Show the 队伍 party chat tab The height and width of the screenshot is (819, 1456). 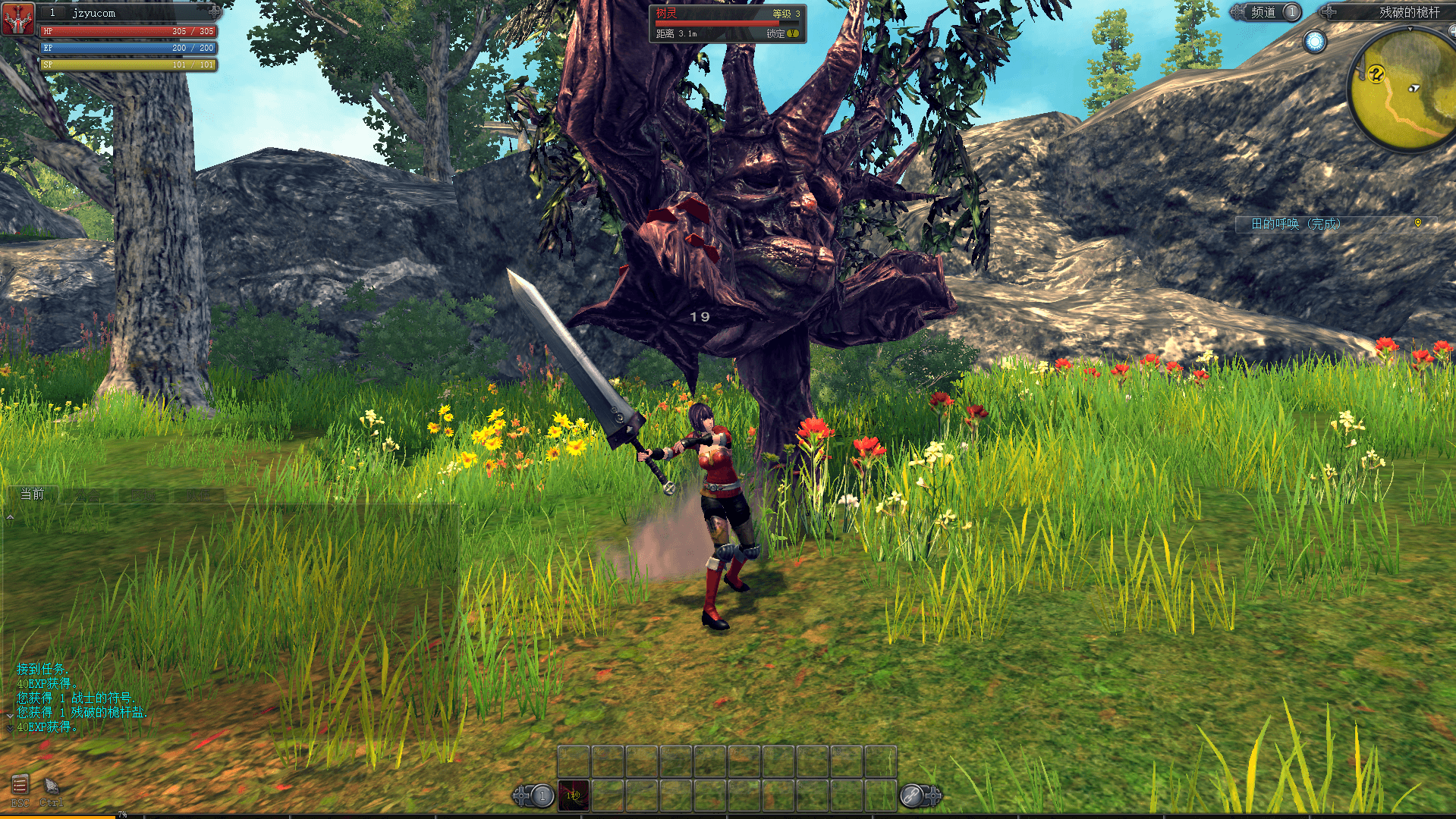(198, 496)
